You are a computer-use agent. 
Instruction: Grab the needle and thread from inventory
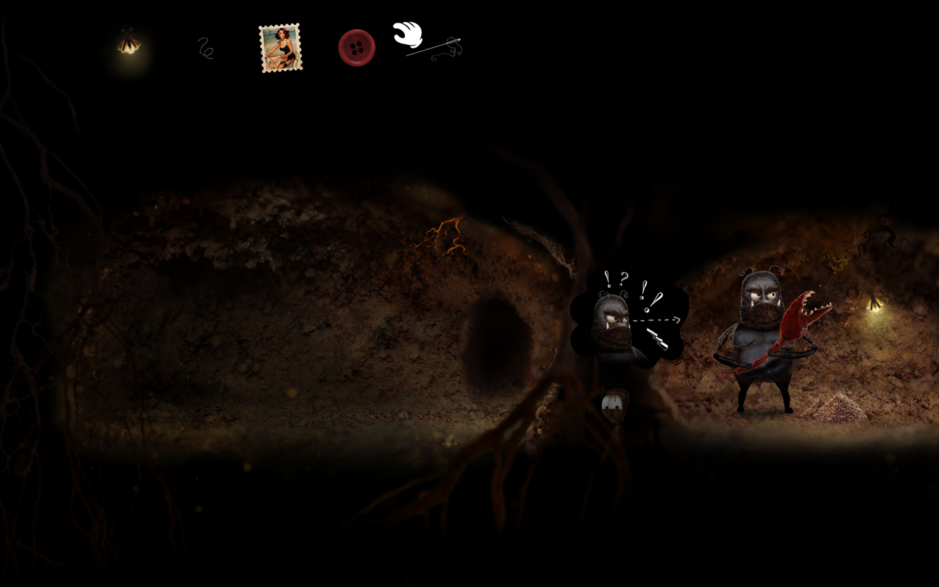435,48
